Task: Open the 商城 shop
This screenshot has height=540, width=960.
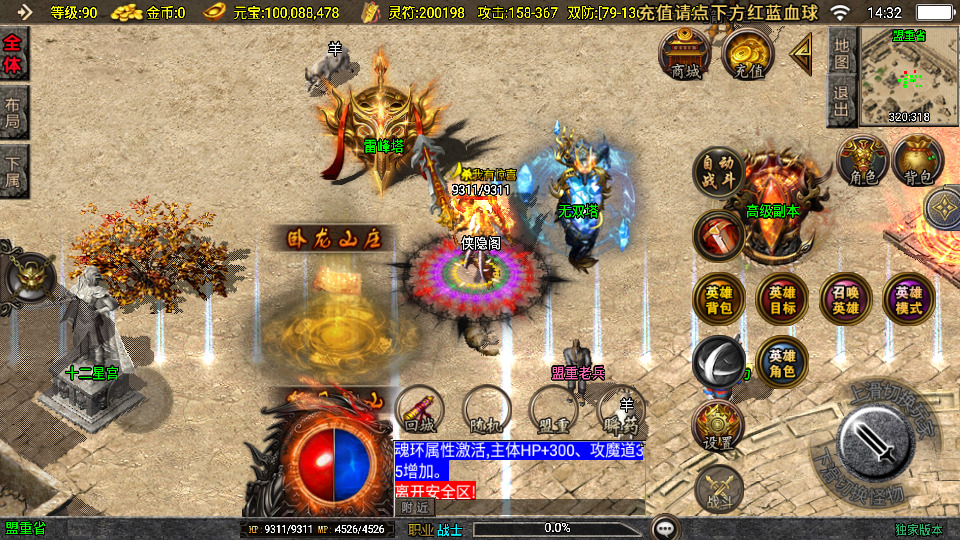Action: 685,54
